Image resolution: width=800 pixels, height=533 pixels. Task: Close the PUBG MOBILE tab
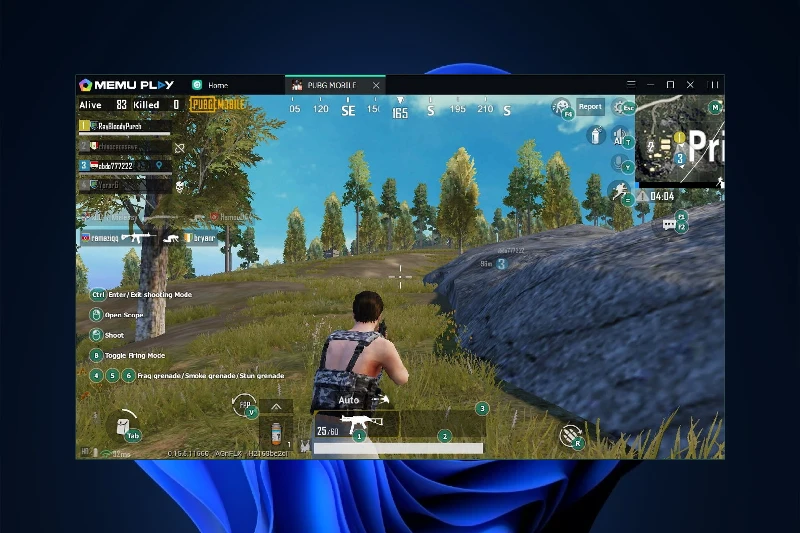click(x=375, y=85)
